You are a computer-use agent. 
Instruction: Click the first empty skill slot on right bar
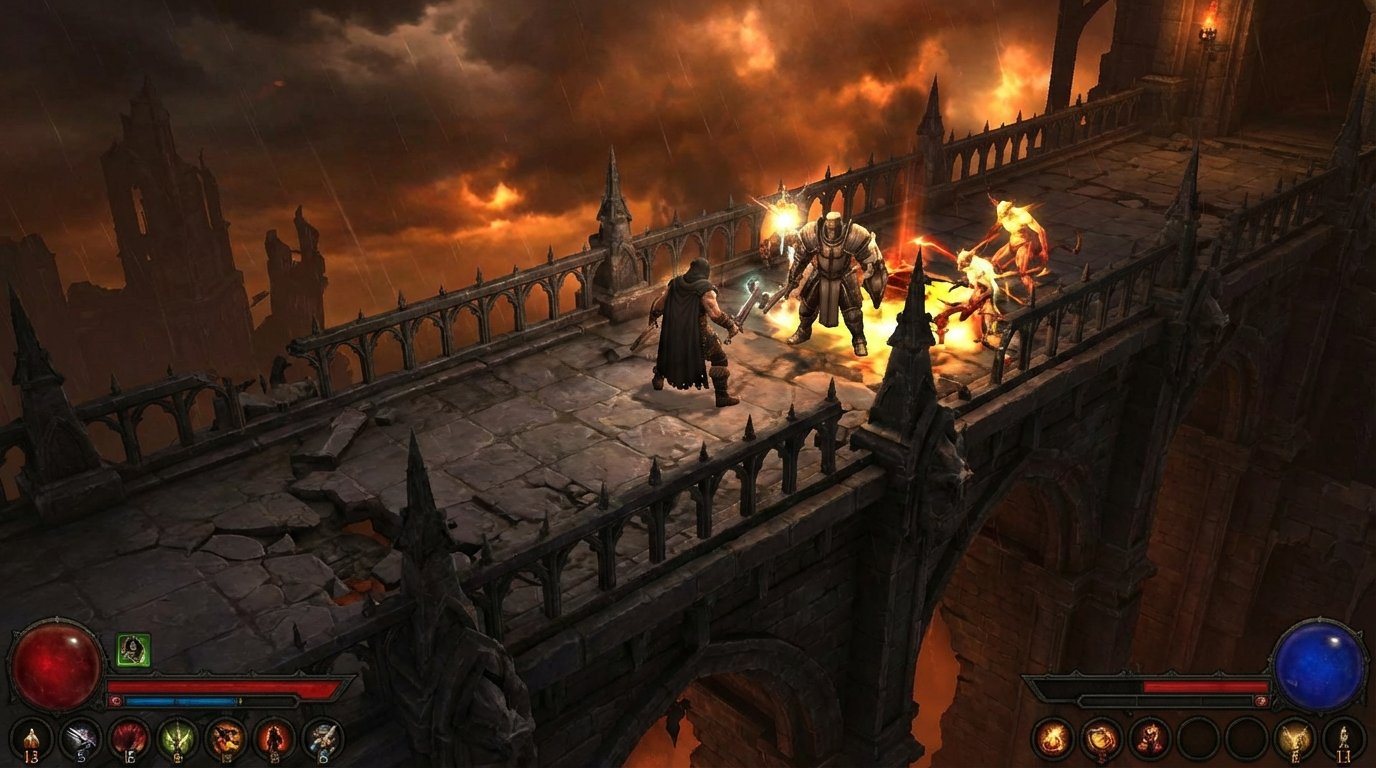[1197, 737]
